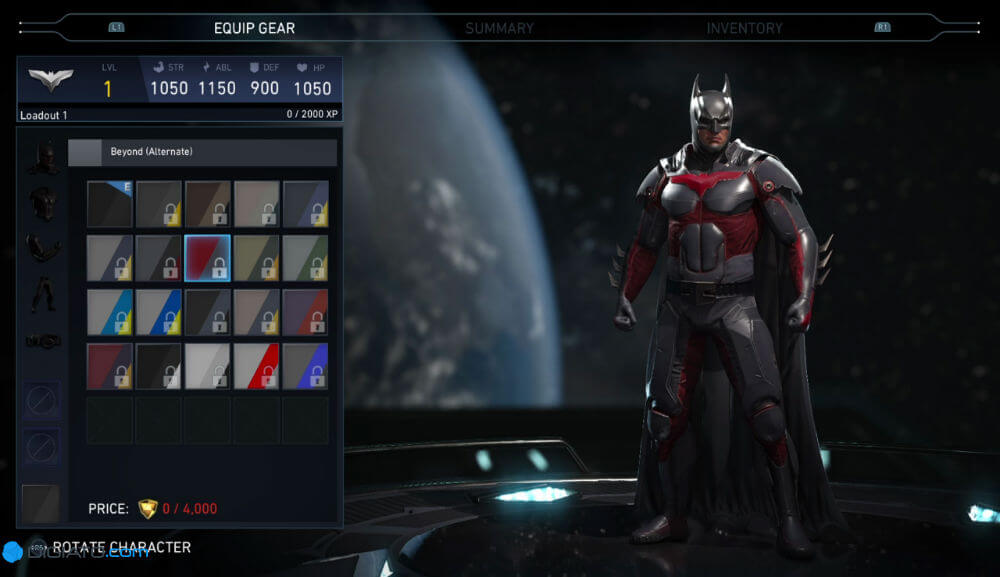Screen dimensions: 1000x577
Task: Pick the highlighted red shader swatch
Action: 208,258
